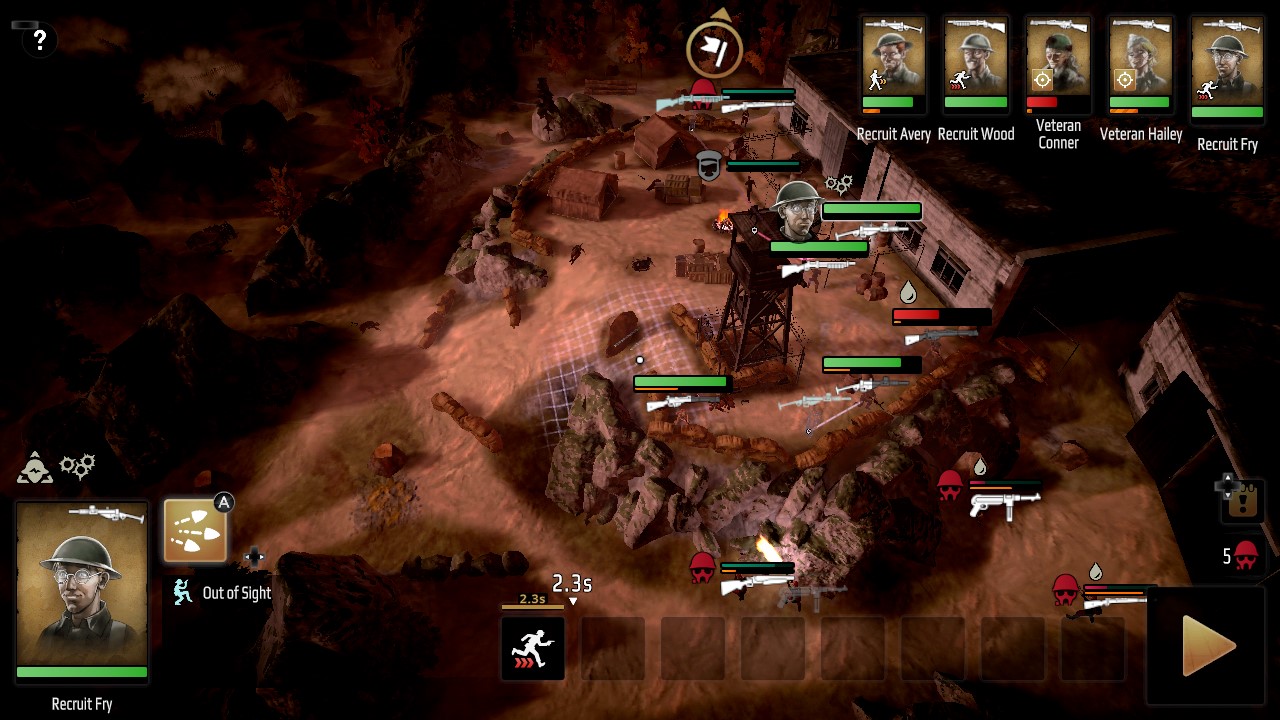1280x720 pixels.
Task: Toggle the aim crosshair on Veteran Conner
Action: [x=1042, y=80]
